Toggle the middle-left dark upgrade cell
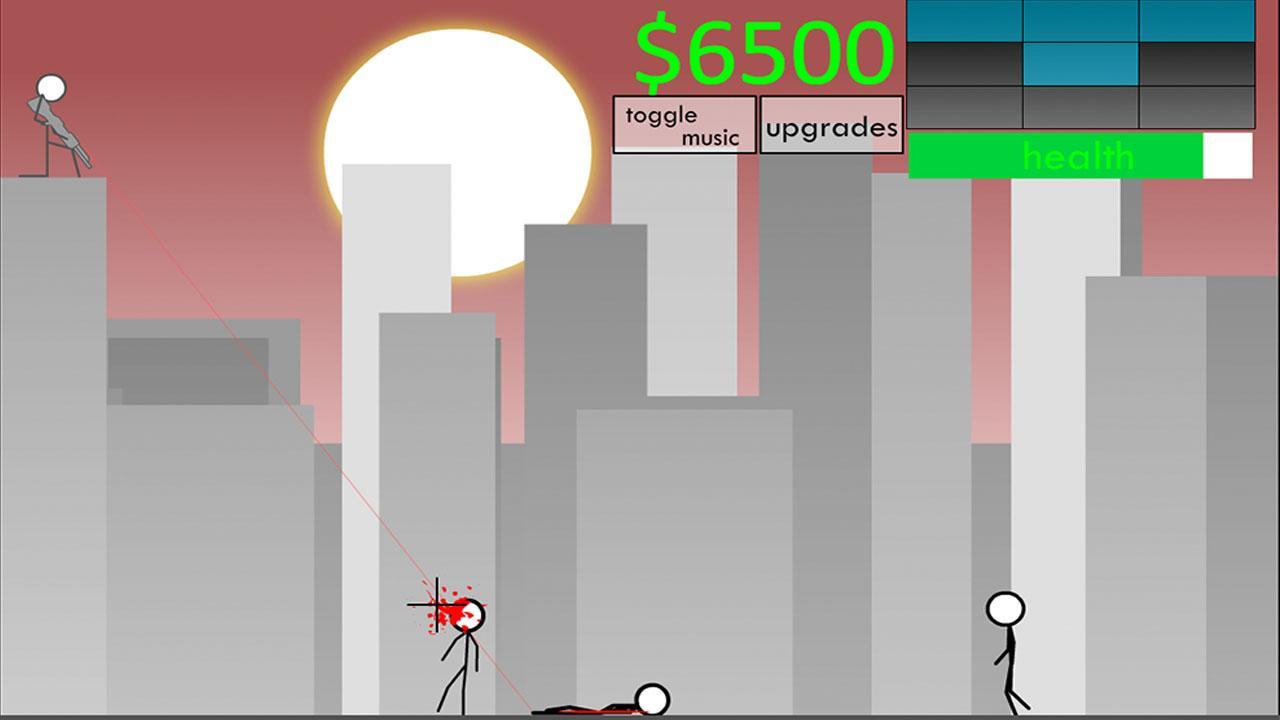This screenshot has height=720, width=1280. [962, 64]
